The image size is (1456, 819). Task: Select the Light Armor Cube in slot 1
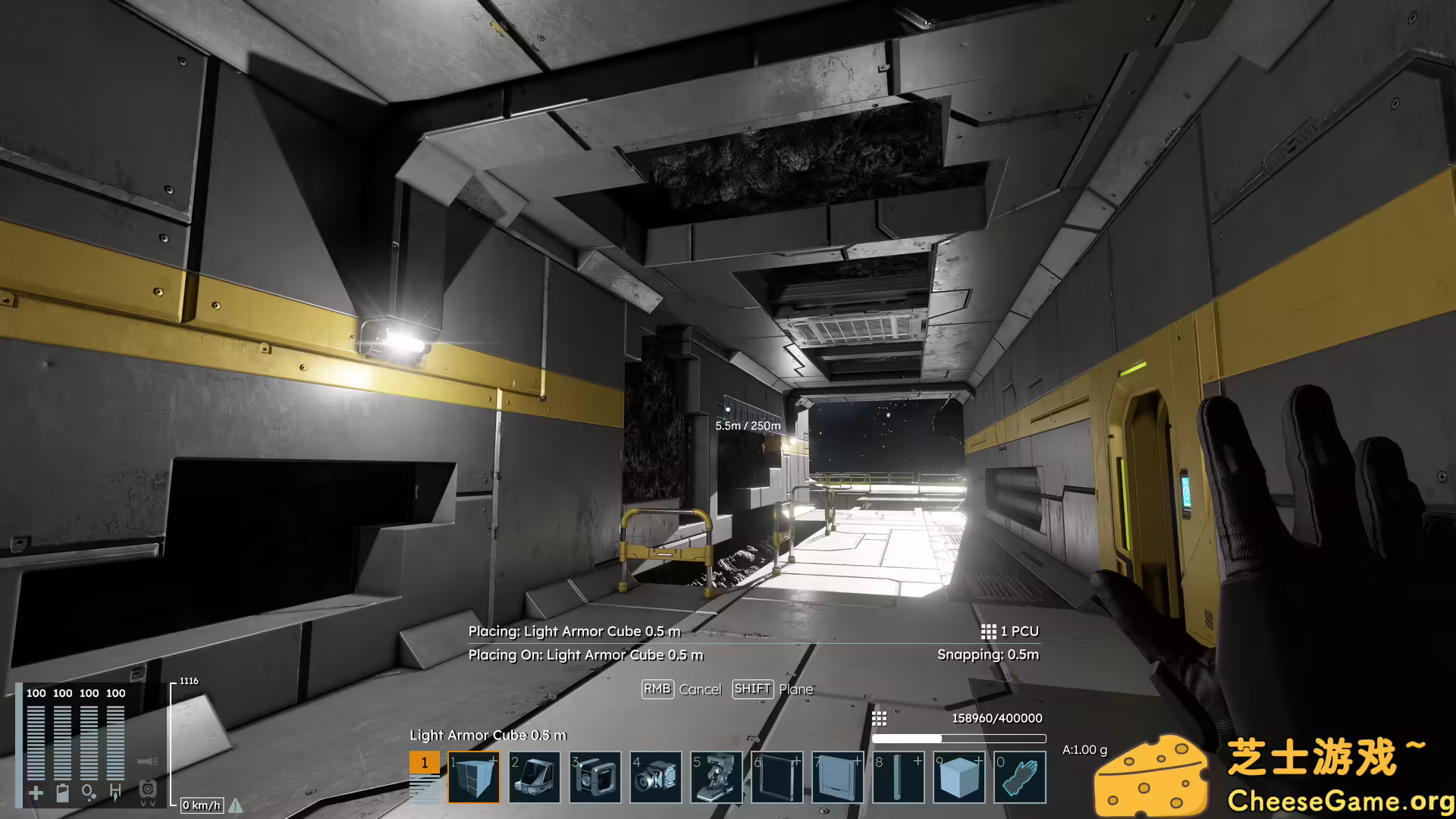point(475,777)
